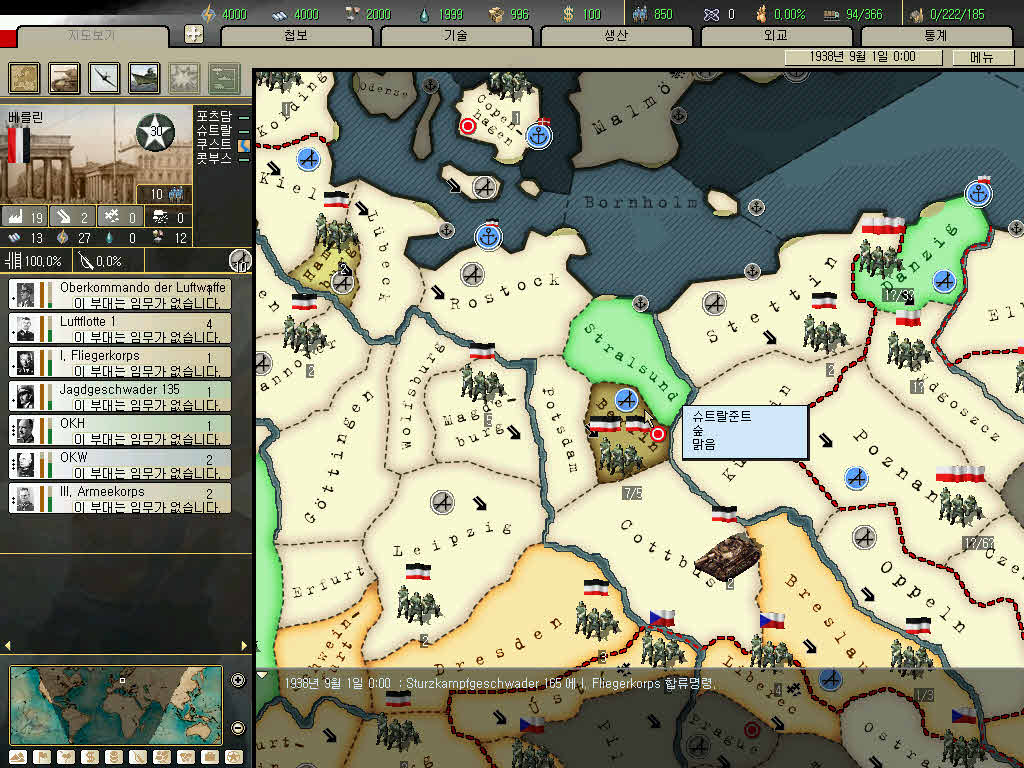Screen dimensions: 1024x768
Task: Pick Luftflotte 1 from the unit list
Action: (x=120, y=328)
